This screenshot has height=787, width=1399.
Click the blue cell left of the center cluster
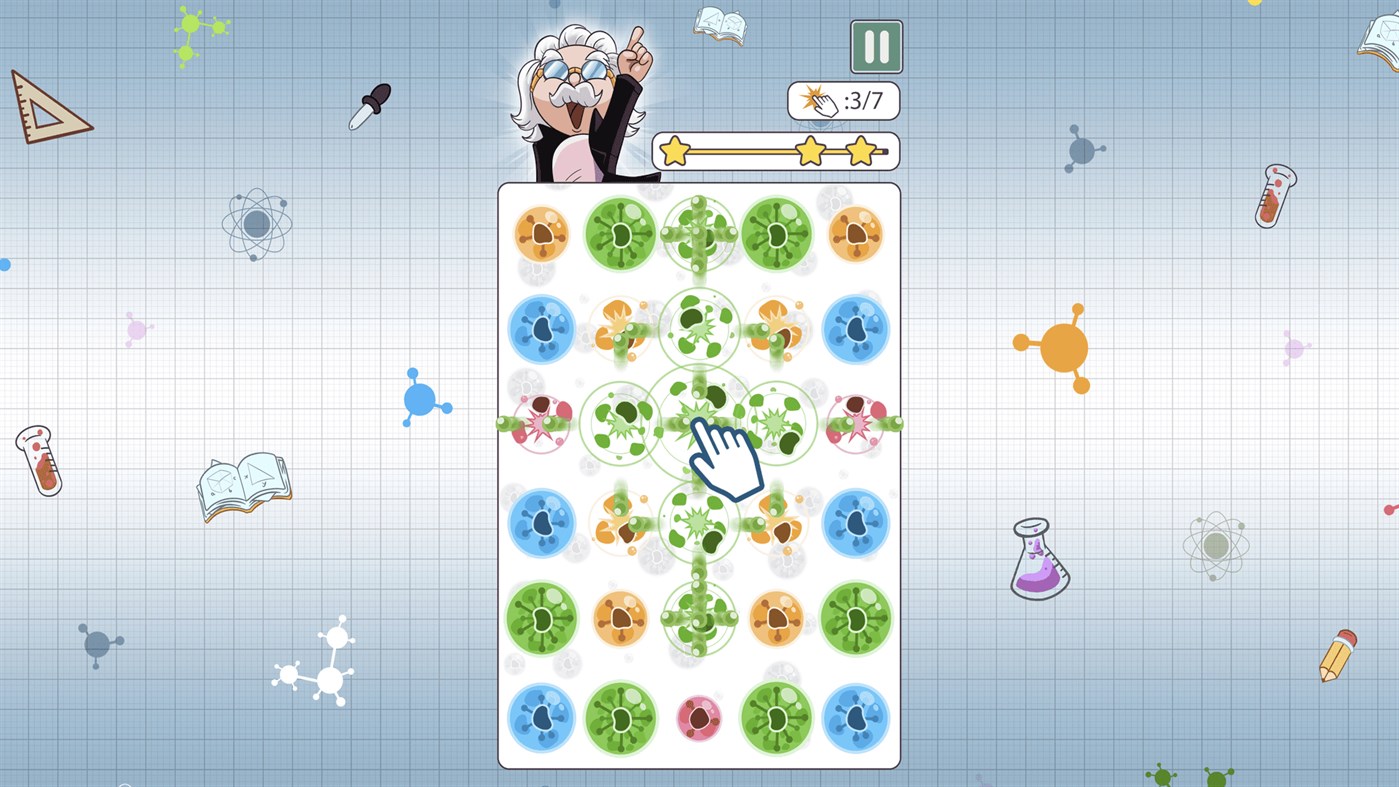tap(541, 330)
